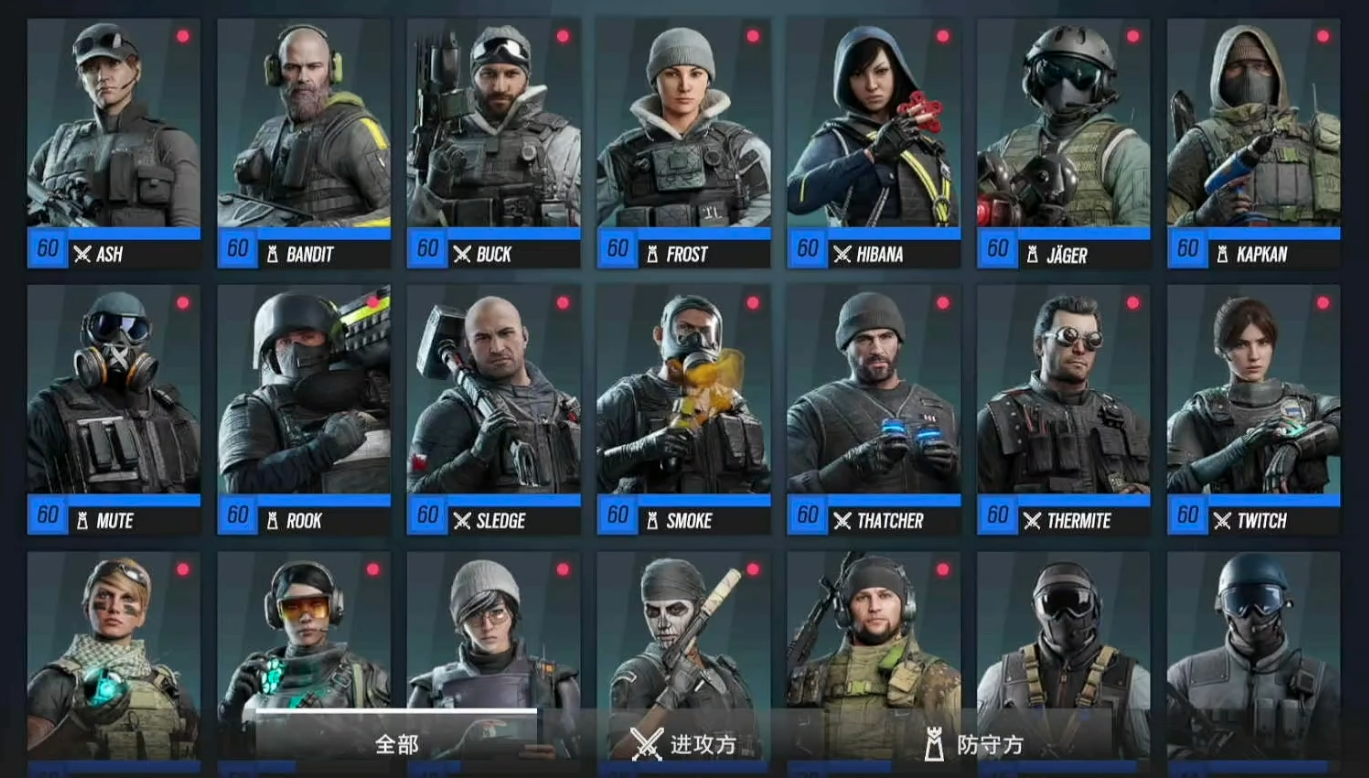The height and width of the screenshot is (778, 1369).
Task: Select the Kapkan operator card
Action: point(1253,143)
